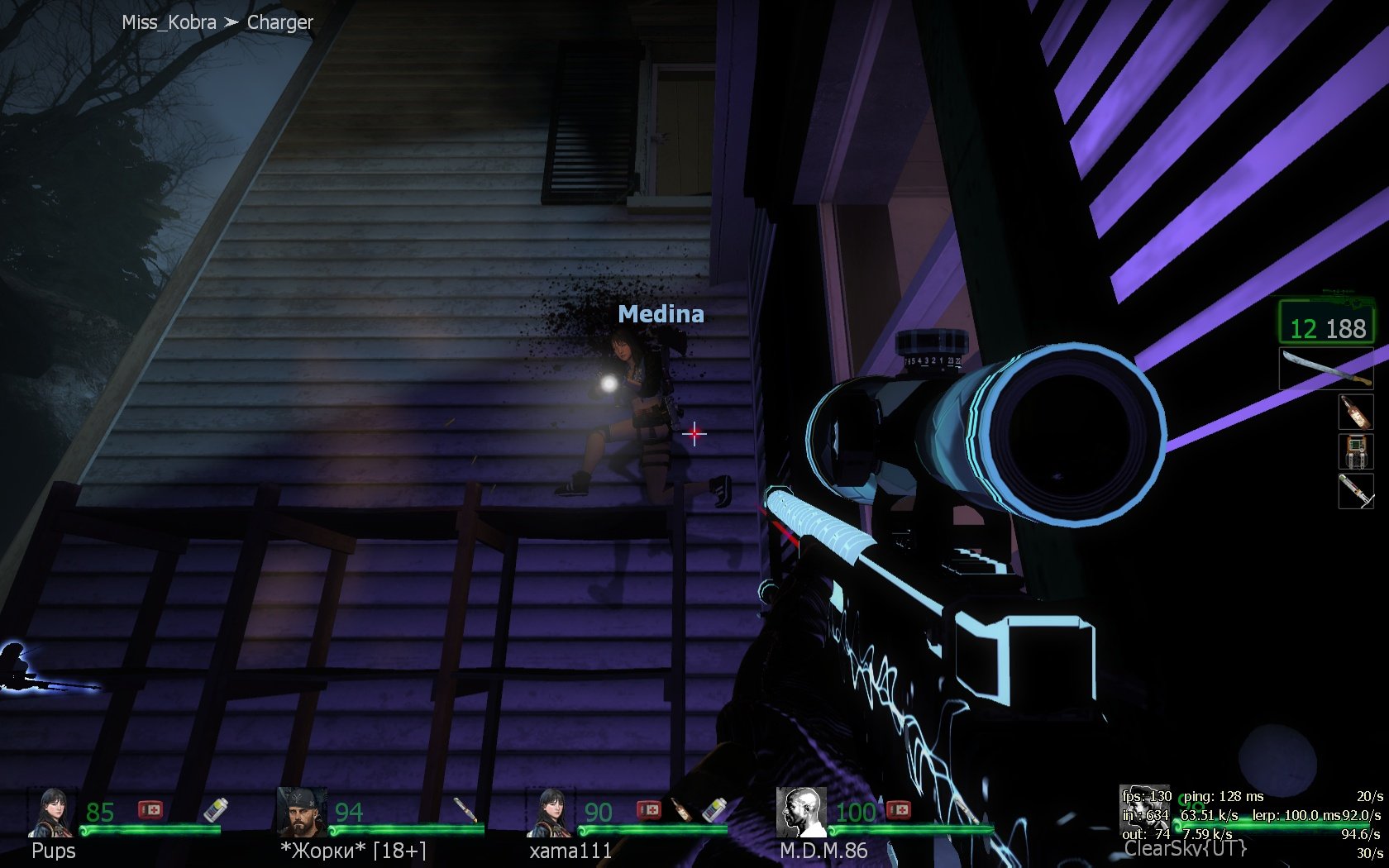Select the defibrillator item slot
The height and width of the screenshot is (868, 1389).
[1355, 451]
